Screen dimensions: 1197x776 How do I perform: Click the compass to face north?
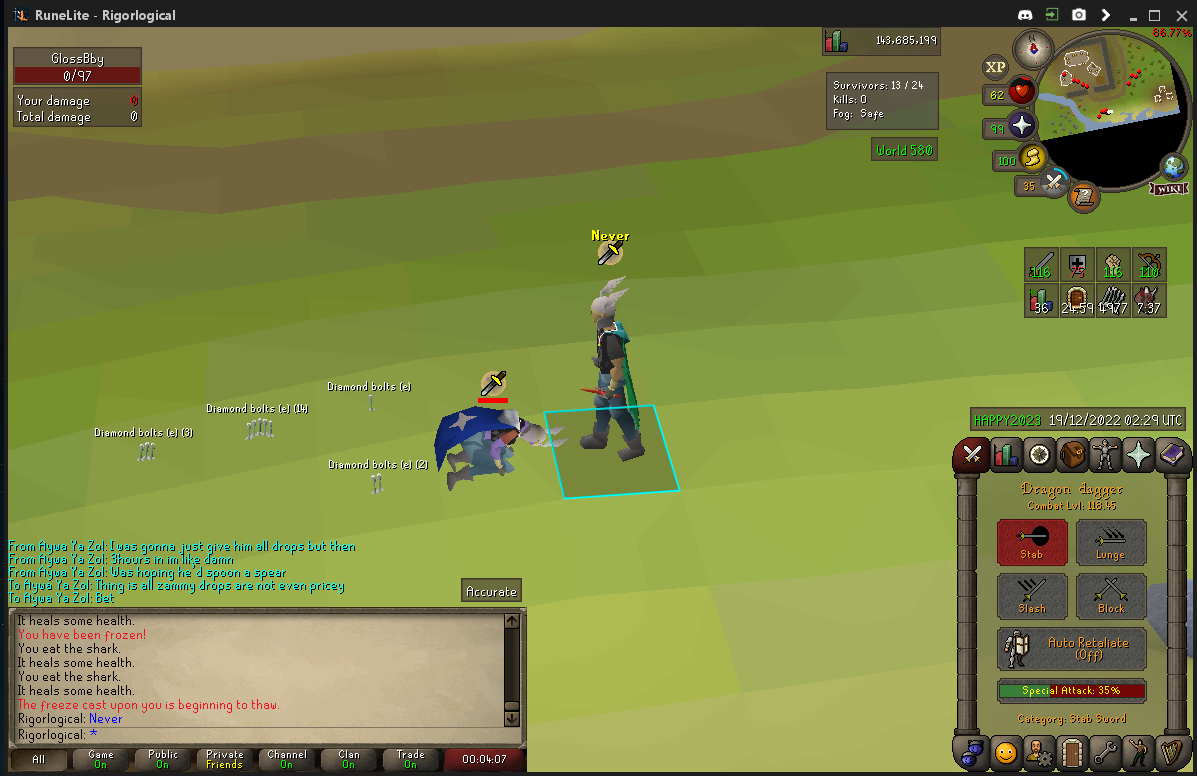1032,47
